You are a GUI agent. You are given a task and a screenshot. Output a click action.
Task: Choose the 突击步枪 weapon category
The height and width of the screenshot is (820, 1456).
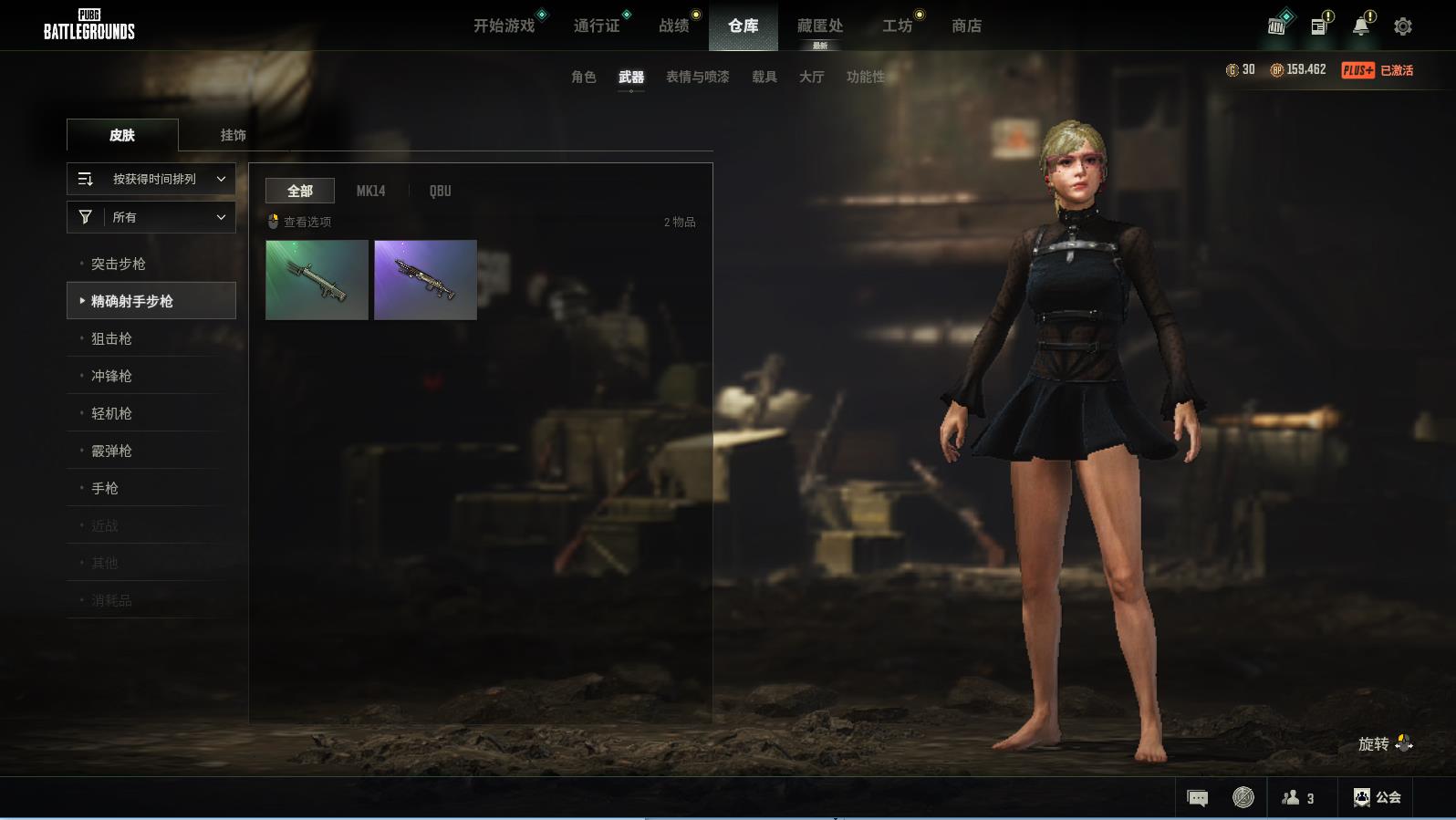tap(119, 264)
